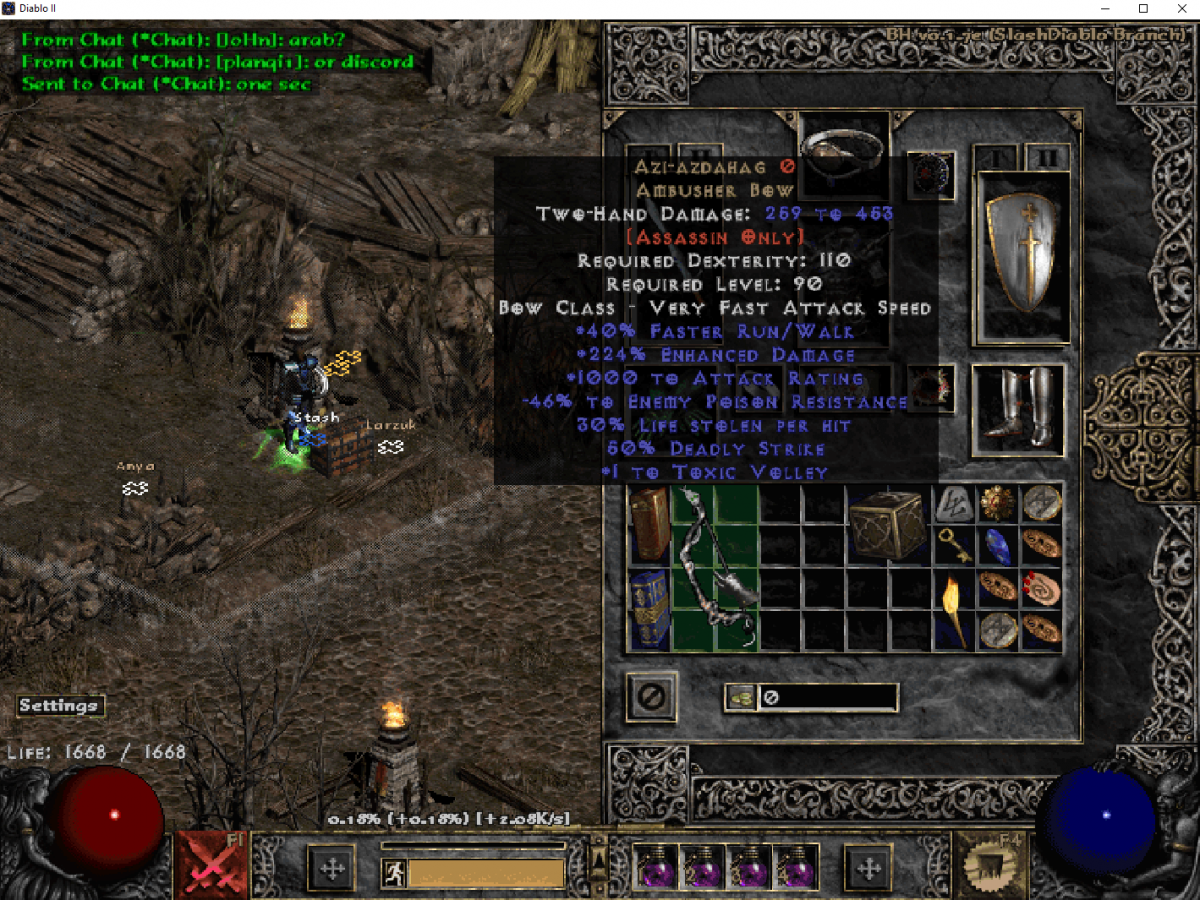Open the left skill selector with crossed swords
This screenshot has height=900, width=1200.
(210, 864)
